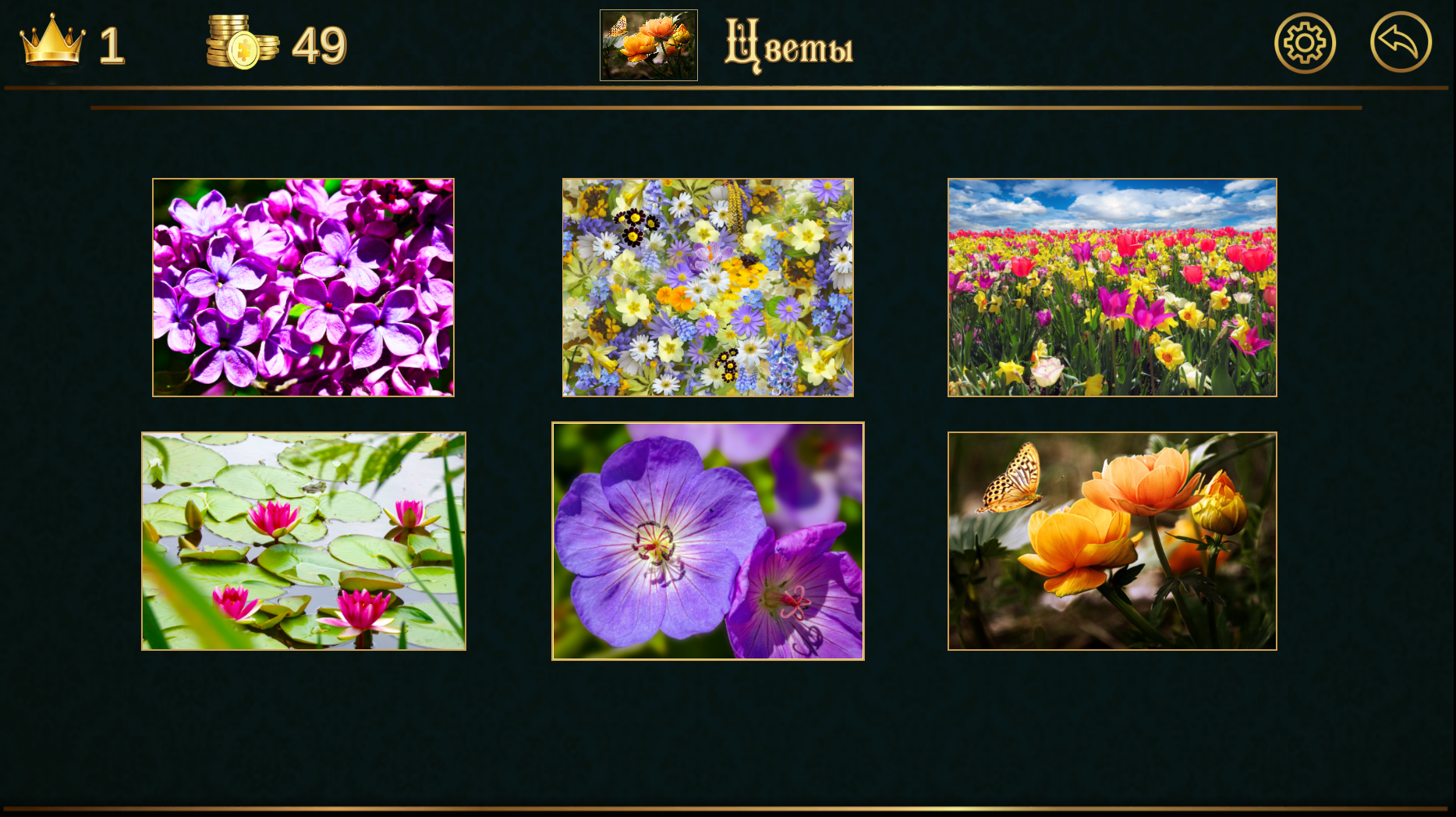Click the Цветы category preview image

(x=649, y=44)
